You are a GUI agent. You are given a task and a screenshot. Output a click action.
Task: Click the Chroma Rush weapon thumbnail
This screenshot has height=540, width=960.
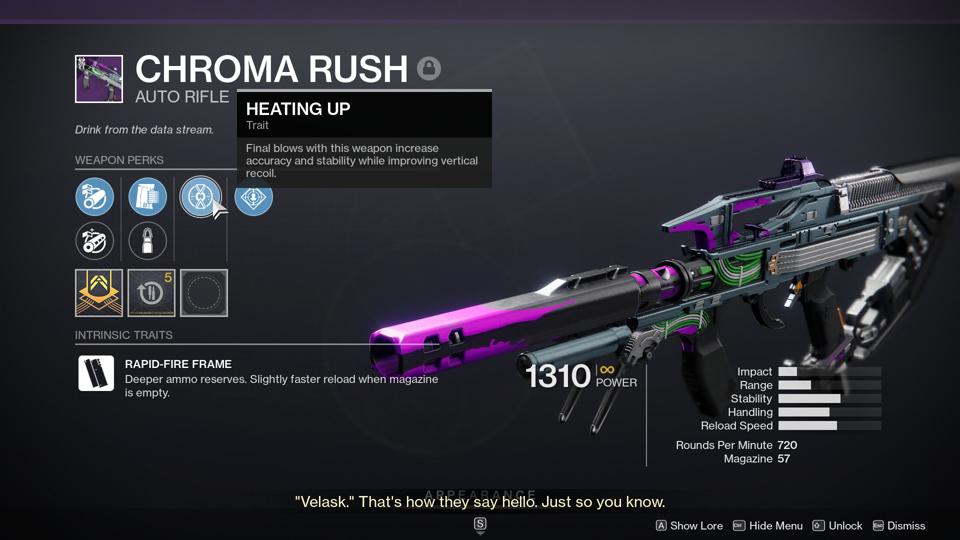click(99, 79)
